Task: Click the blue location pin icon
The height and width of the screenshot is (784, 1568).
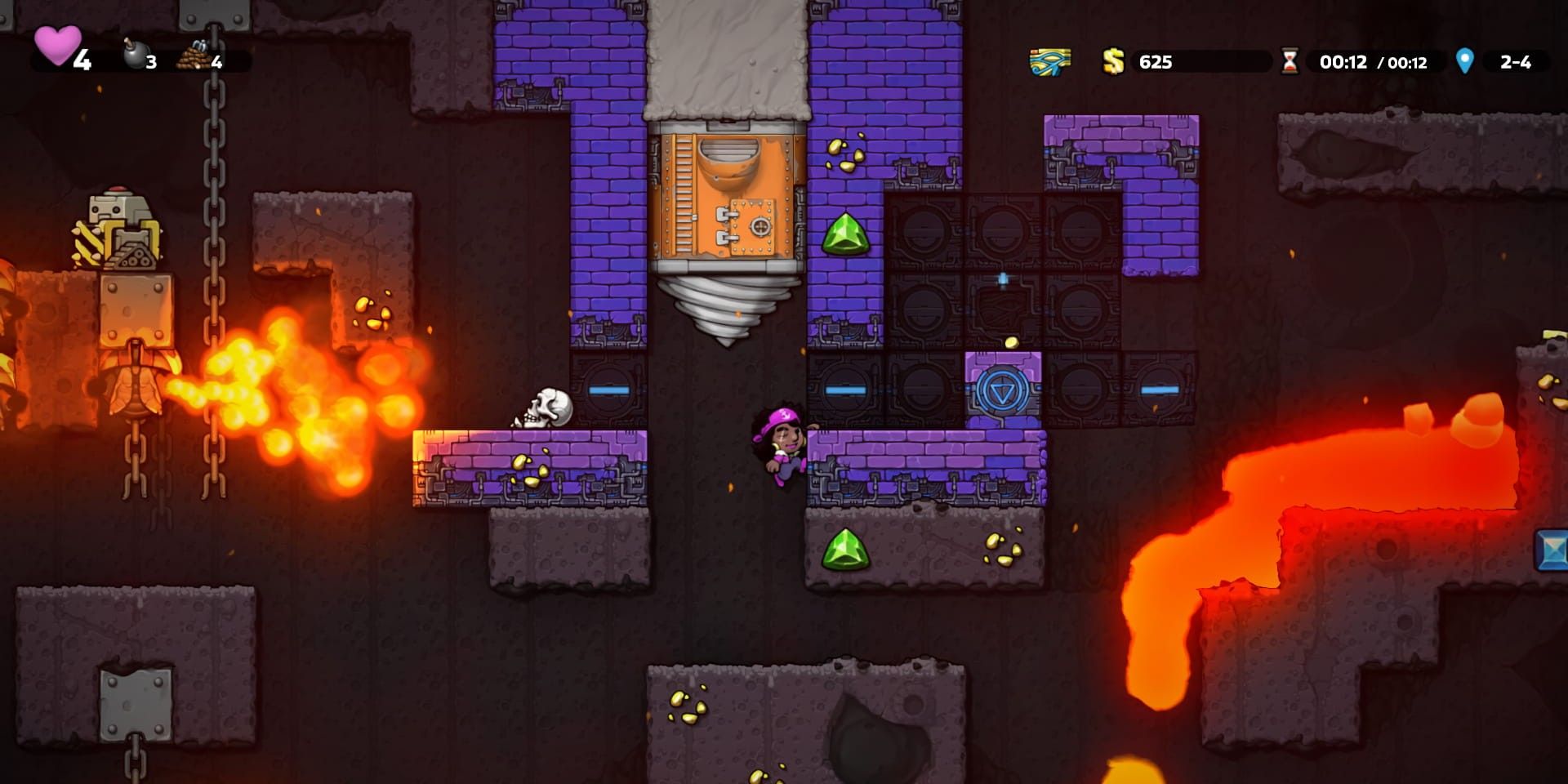Action: coord(1464,60)
